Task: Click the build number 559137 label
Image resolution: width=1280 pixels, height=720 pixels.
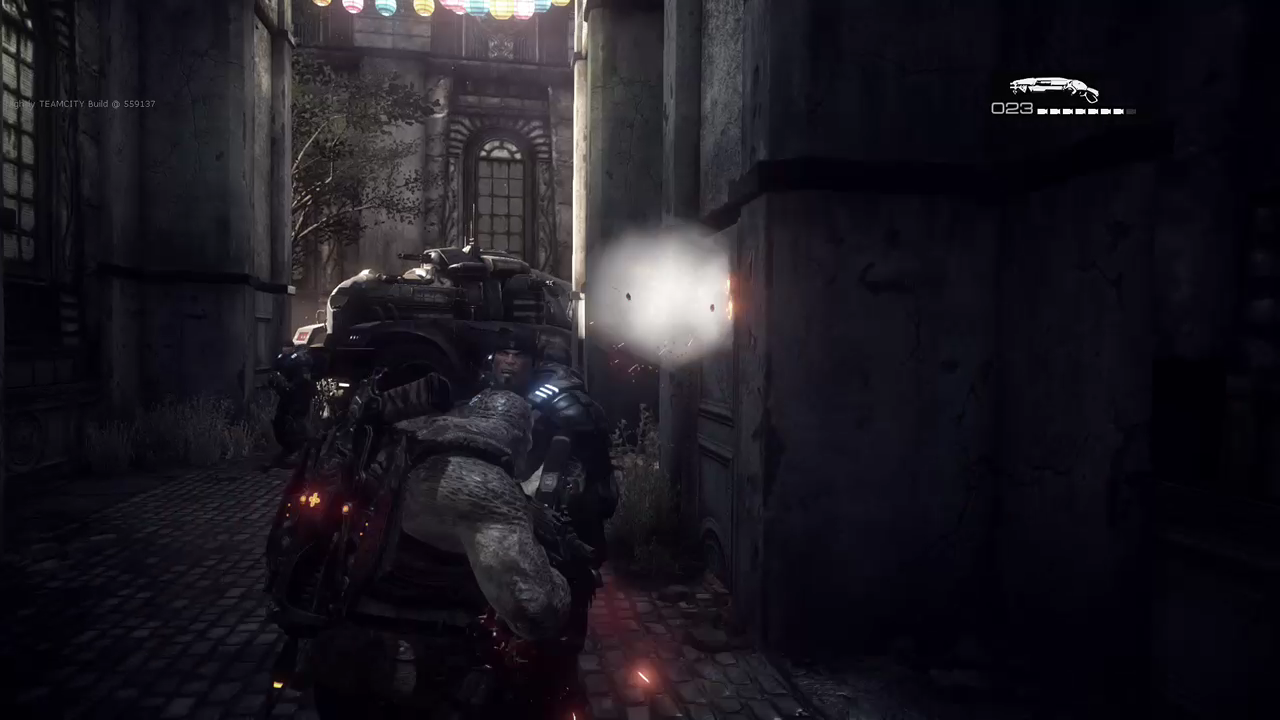Action: point(140,103)
